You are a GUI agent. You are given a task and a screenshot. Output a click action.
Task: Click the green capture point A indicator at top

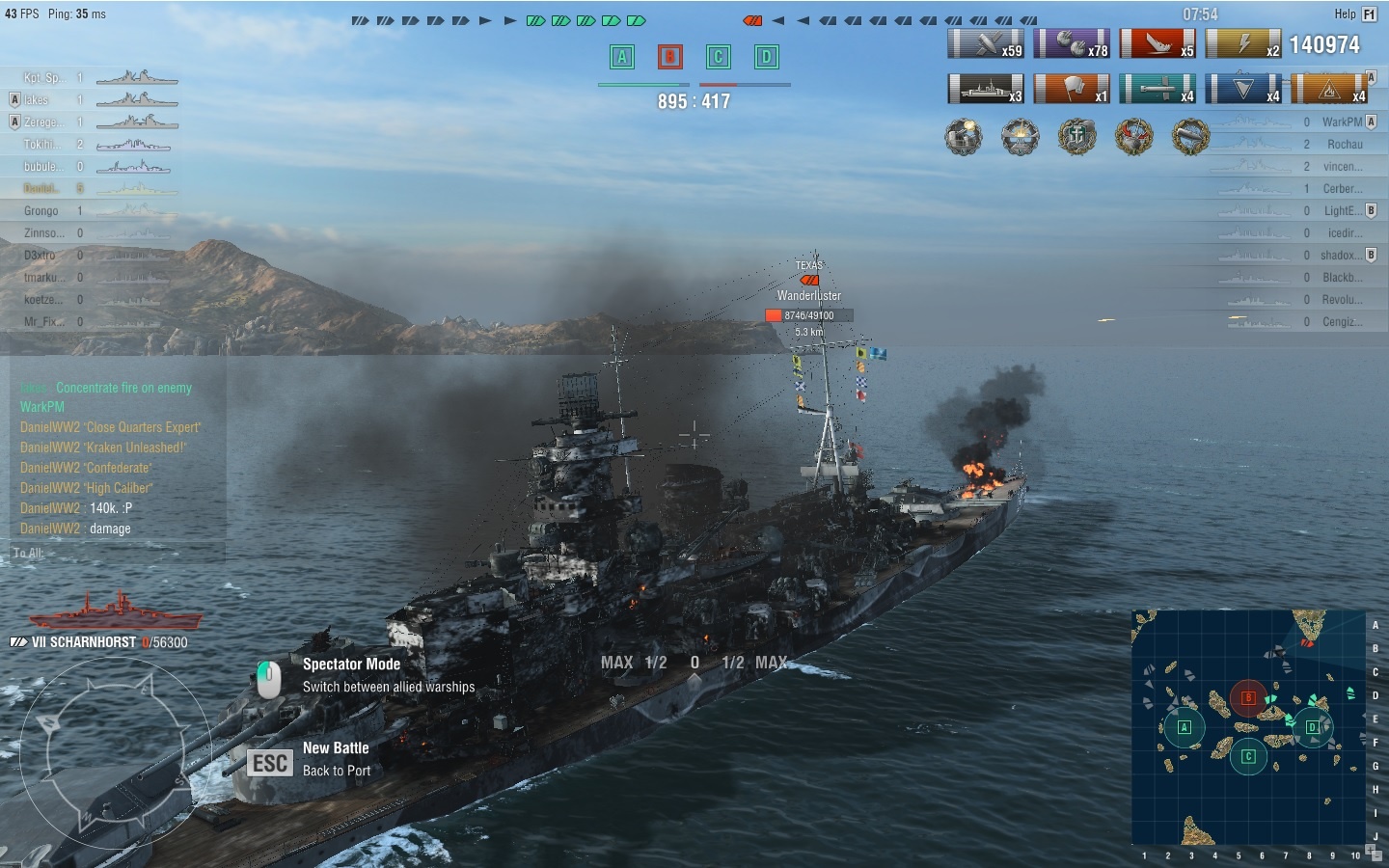pos(622,58)
